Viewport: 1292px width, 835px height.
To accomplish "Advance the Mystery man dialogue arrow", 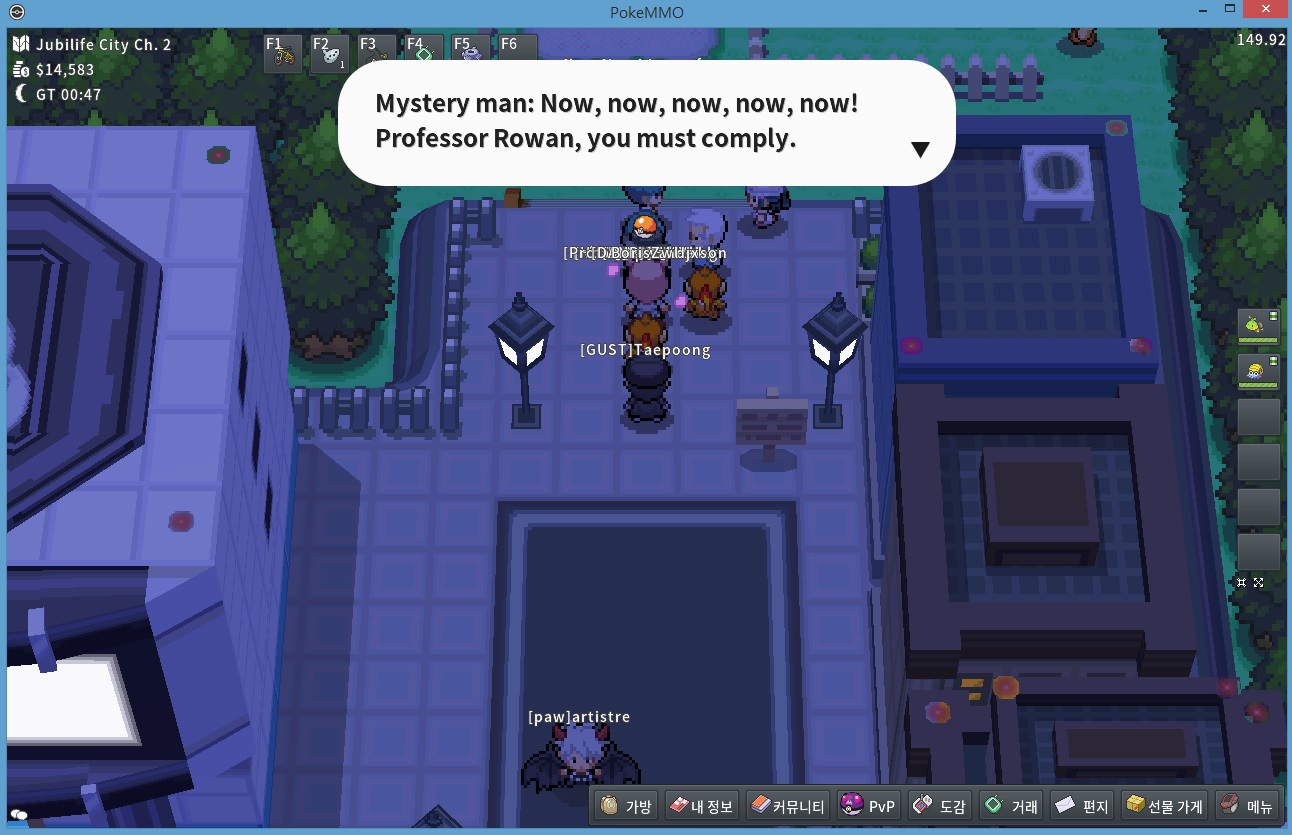I will (920, 149).
